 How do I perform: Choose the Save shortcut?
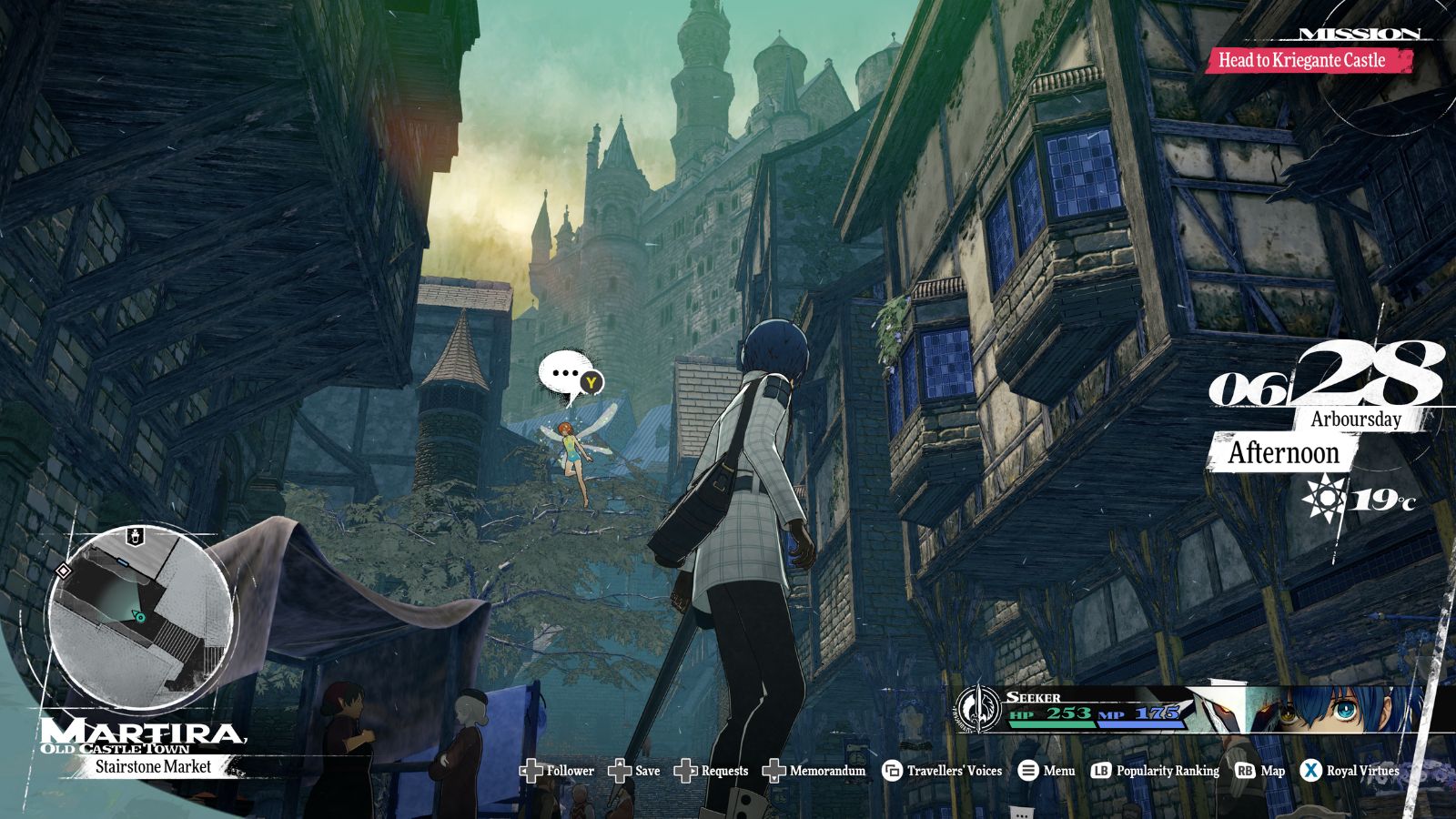tap(634, 771)
